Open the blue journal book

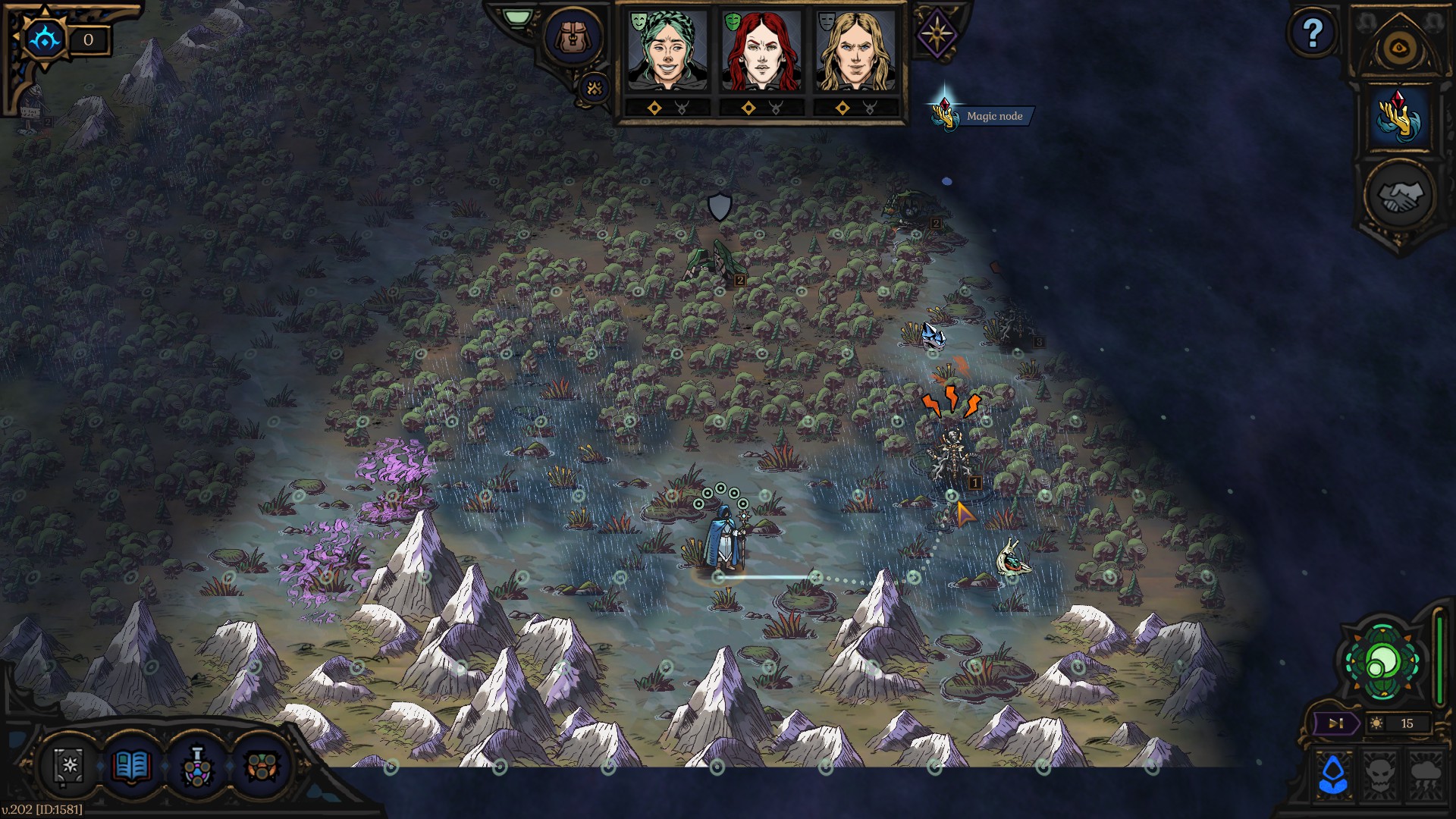(130, 767)
